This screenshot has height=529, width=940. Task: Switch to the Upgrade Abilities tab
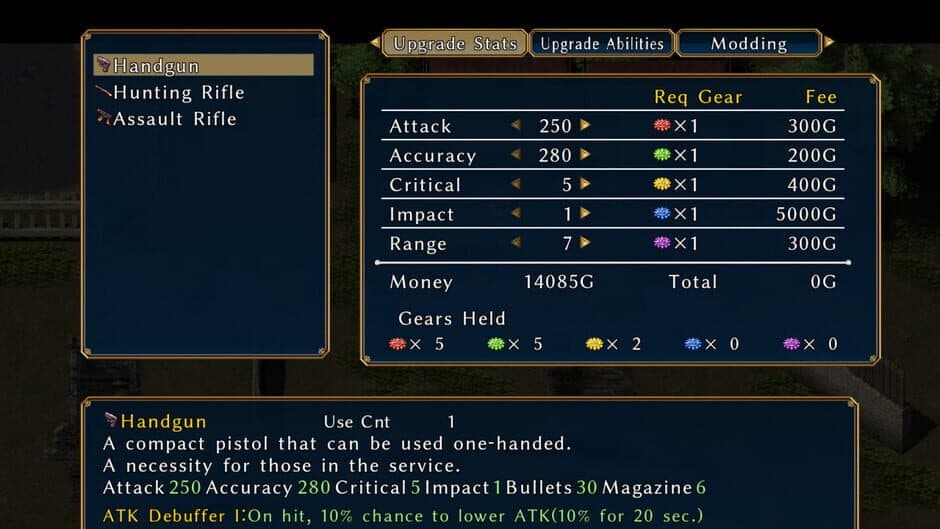click(x=602, y=43)
